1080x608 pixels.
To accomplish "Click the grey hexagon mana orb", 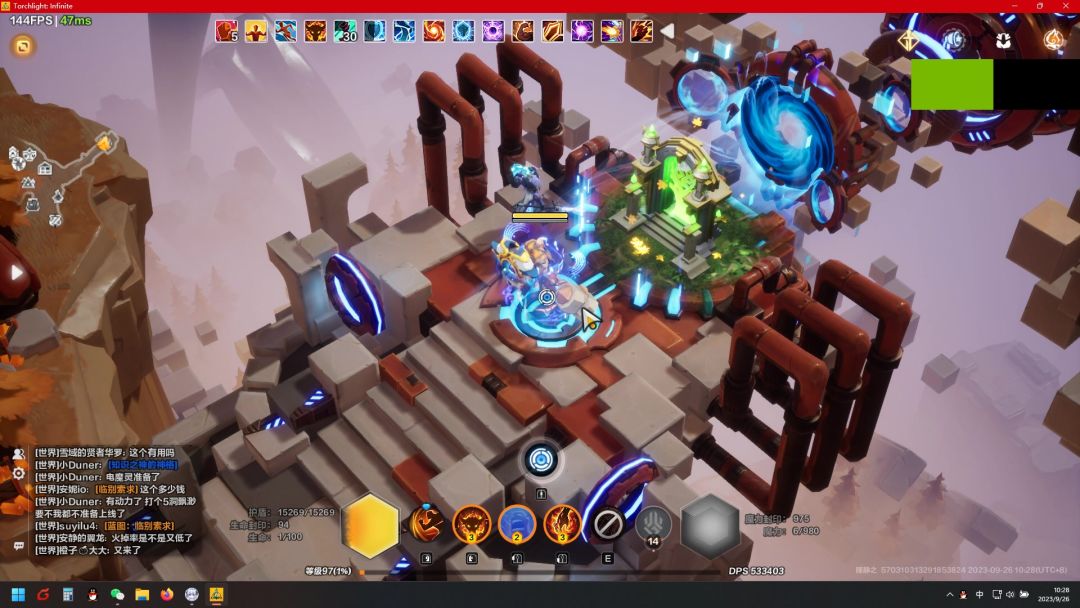I will click(x=710, y=526).
